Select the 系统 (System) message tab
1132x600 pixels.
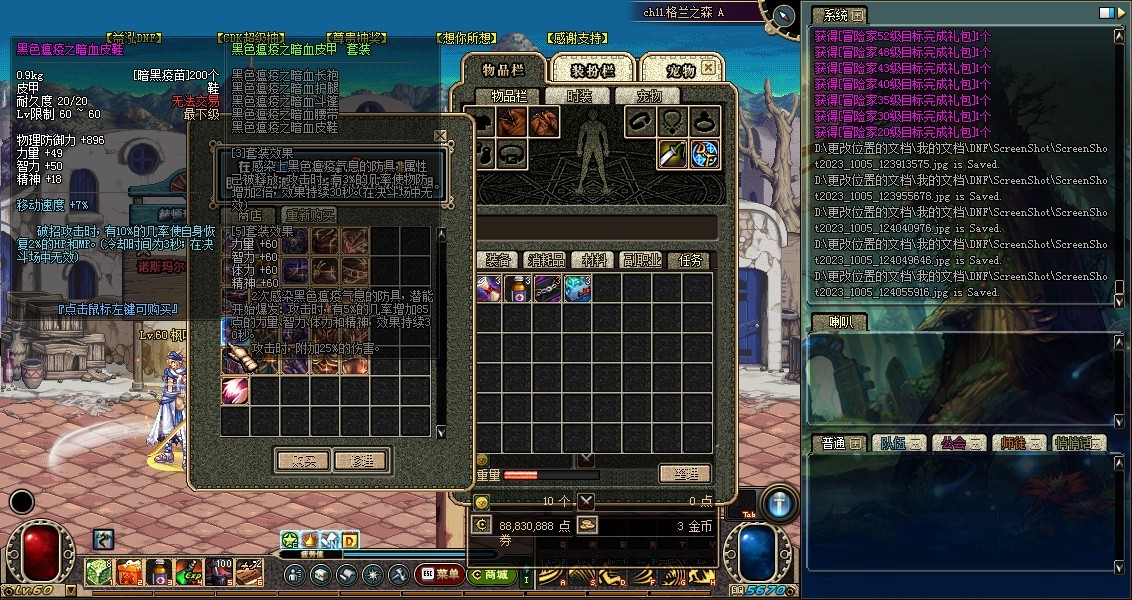833,15
